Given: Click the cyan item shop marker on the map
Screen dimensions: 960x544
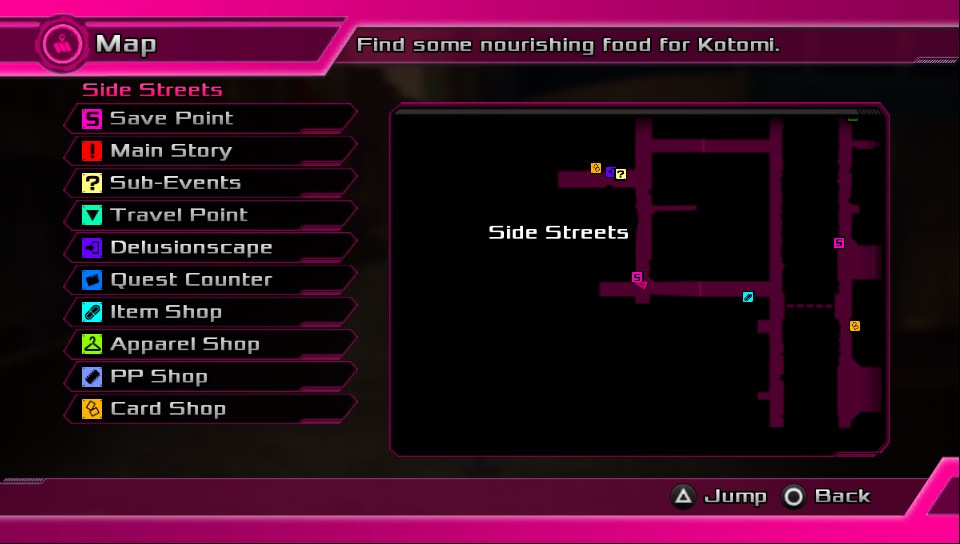Looking at the screenshot, I should click(x=748, y=297).
